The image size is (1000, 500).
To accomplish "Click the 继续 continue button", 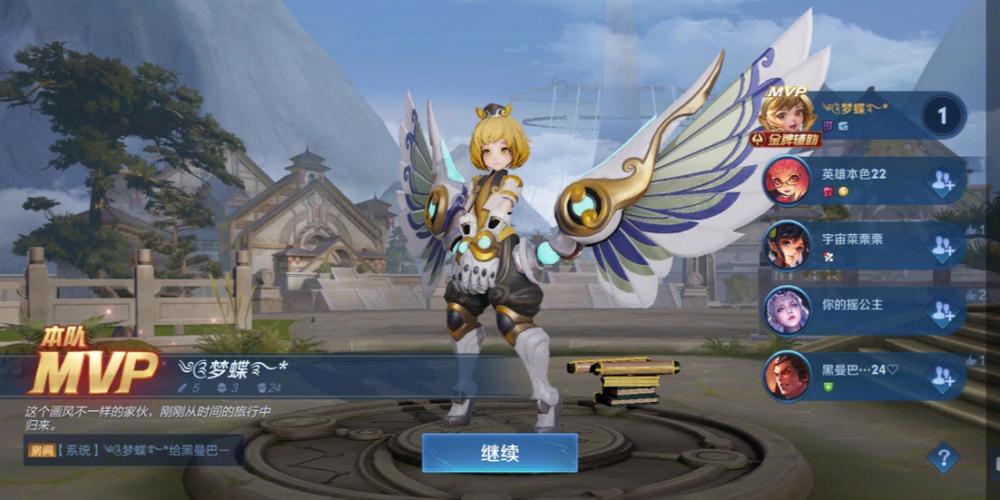I will point(499,453).
